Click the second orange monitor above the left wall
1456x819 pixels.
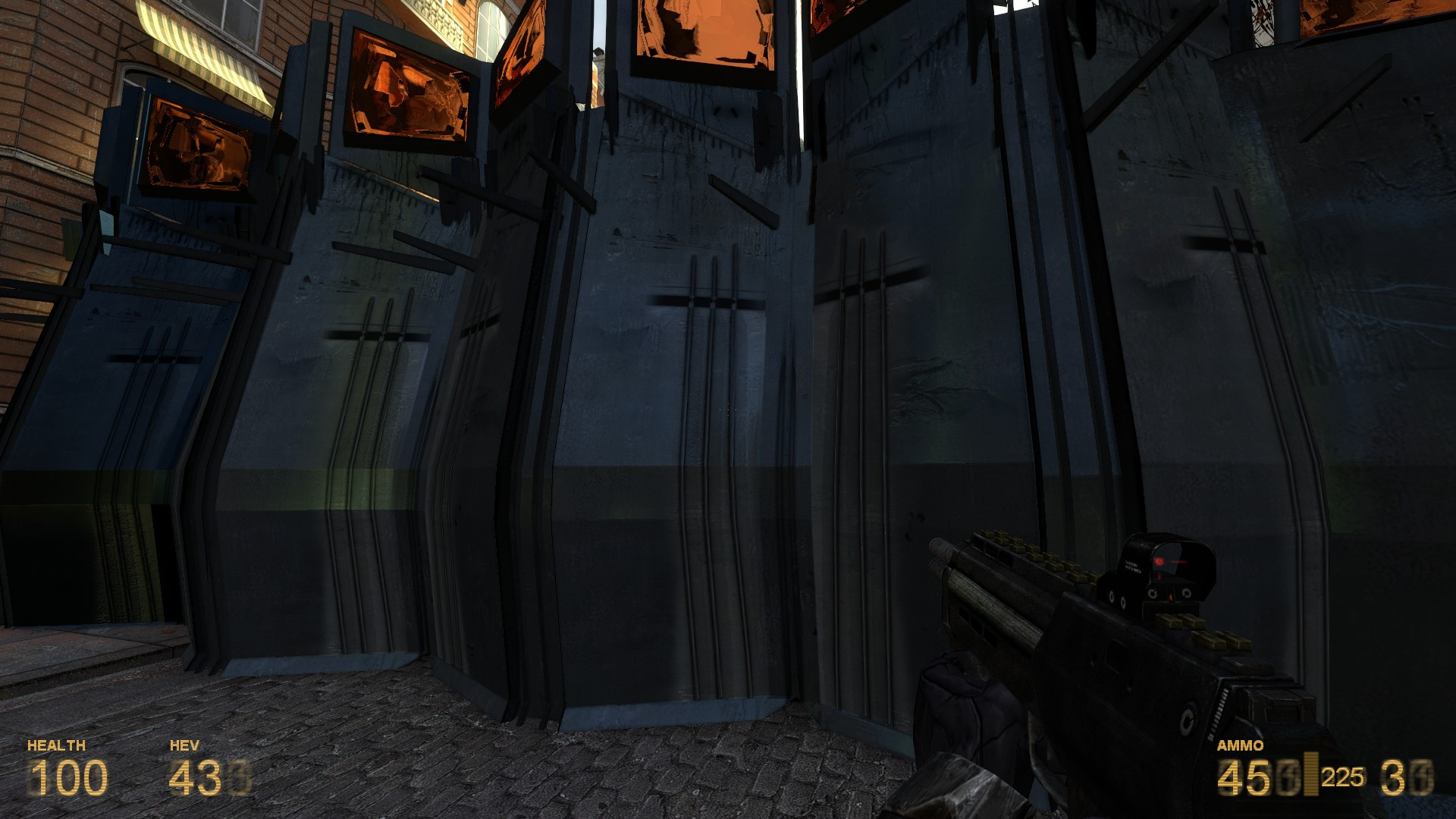click(x=409, y=87)
